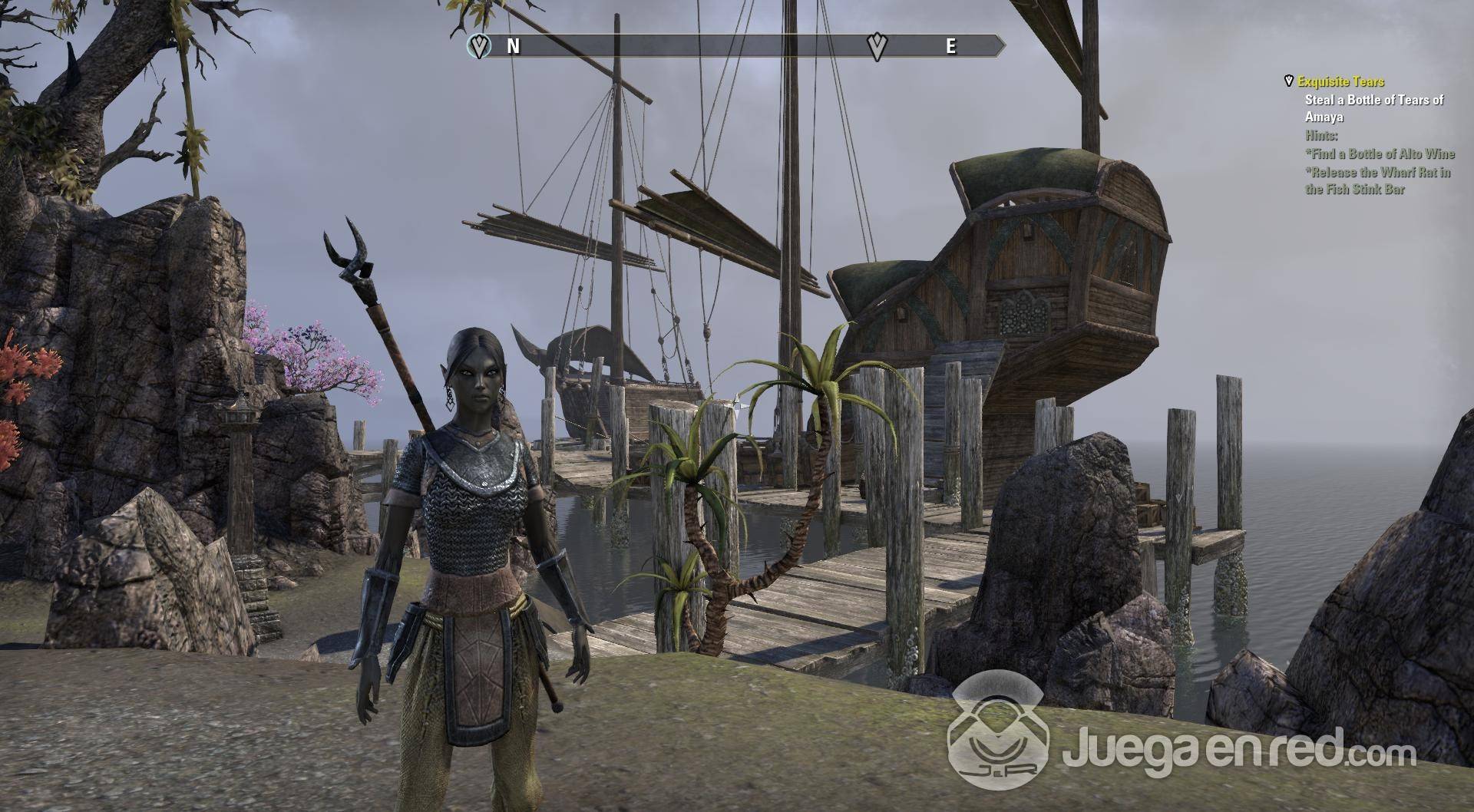The image size is (1474, 812).
Task: Click the quest marker left of compass E
Action: 877,46
